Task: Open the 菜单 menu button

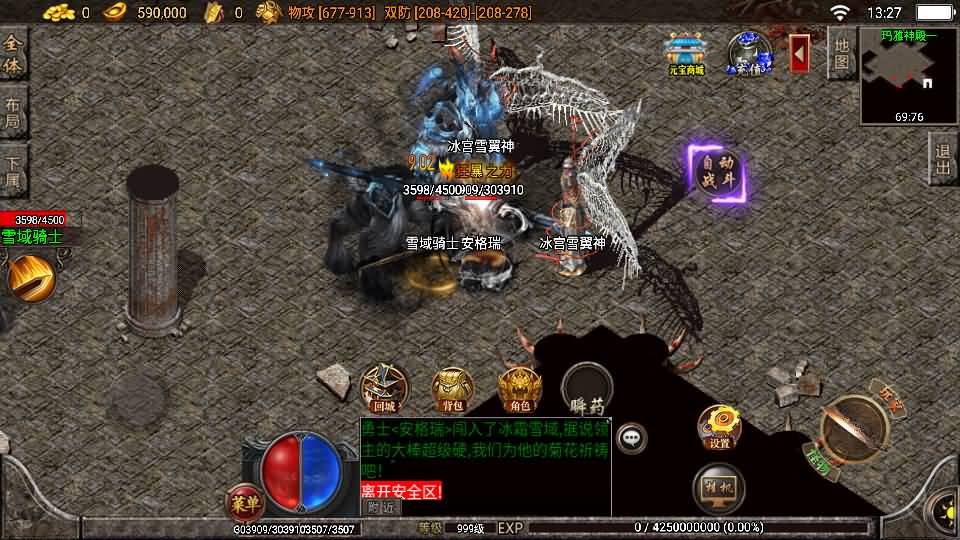Action: coord(242,499)
